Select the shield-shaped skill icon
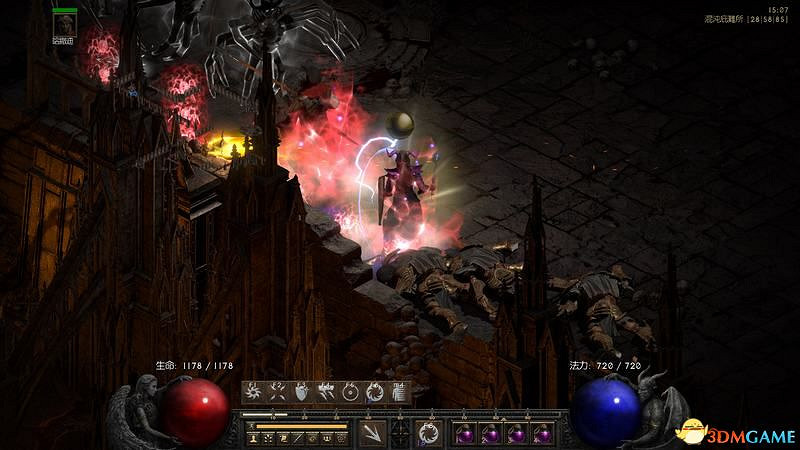 (x=301, y=392)
